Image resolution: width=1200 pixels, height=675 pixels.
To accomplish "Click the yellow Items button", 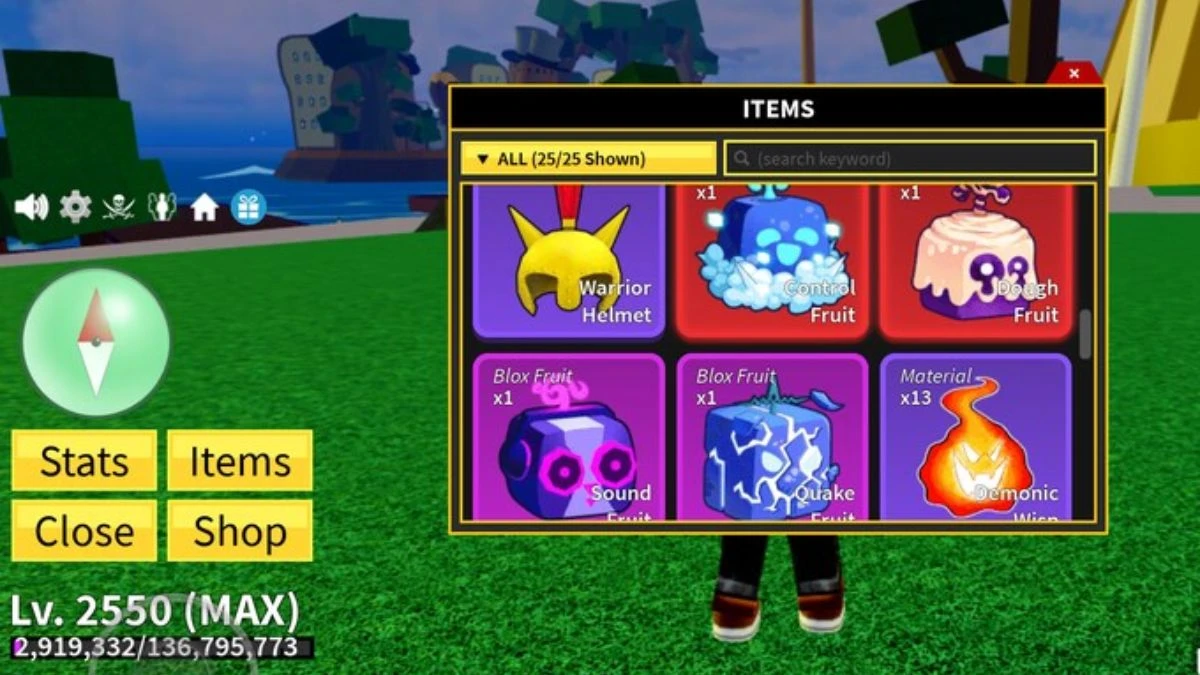I will coord(240,461).
